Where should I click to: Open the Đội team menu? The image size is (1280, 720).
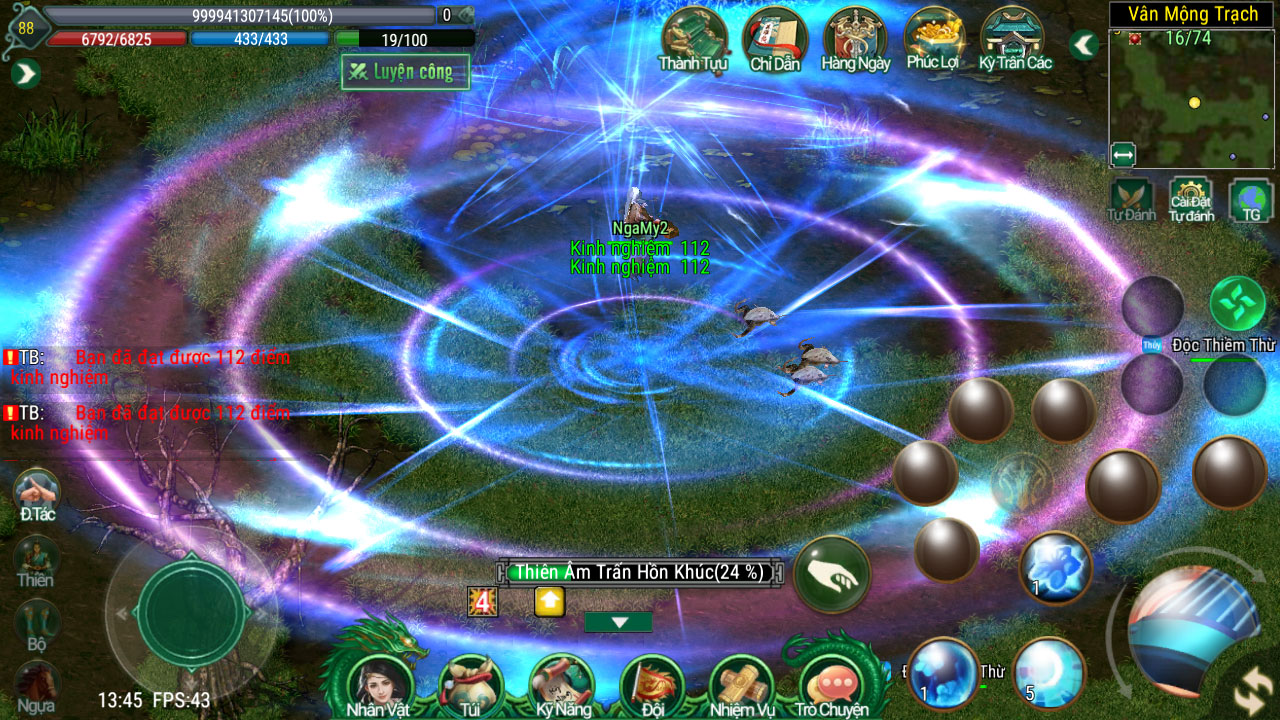pos(652,684)
